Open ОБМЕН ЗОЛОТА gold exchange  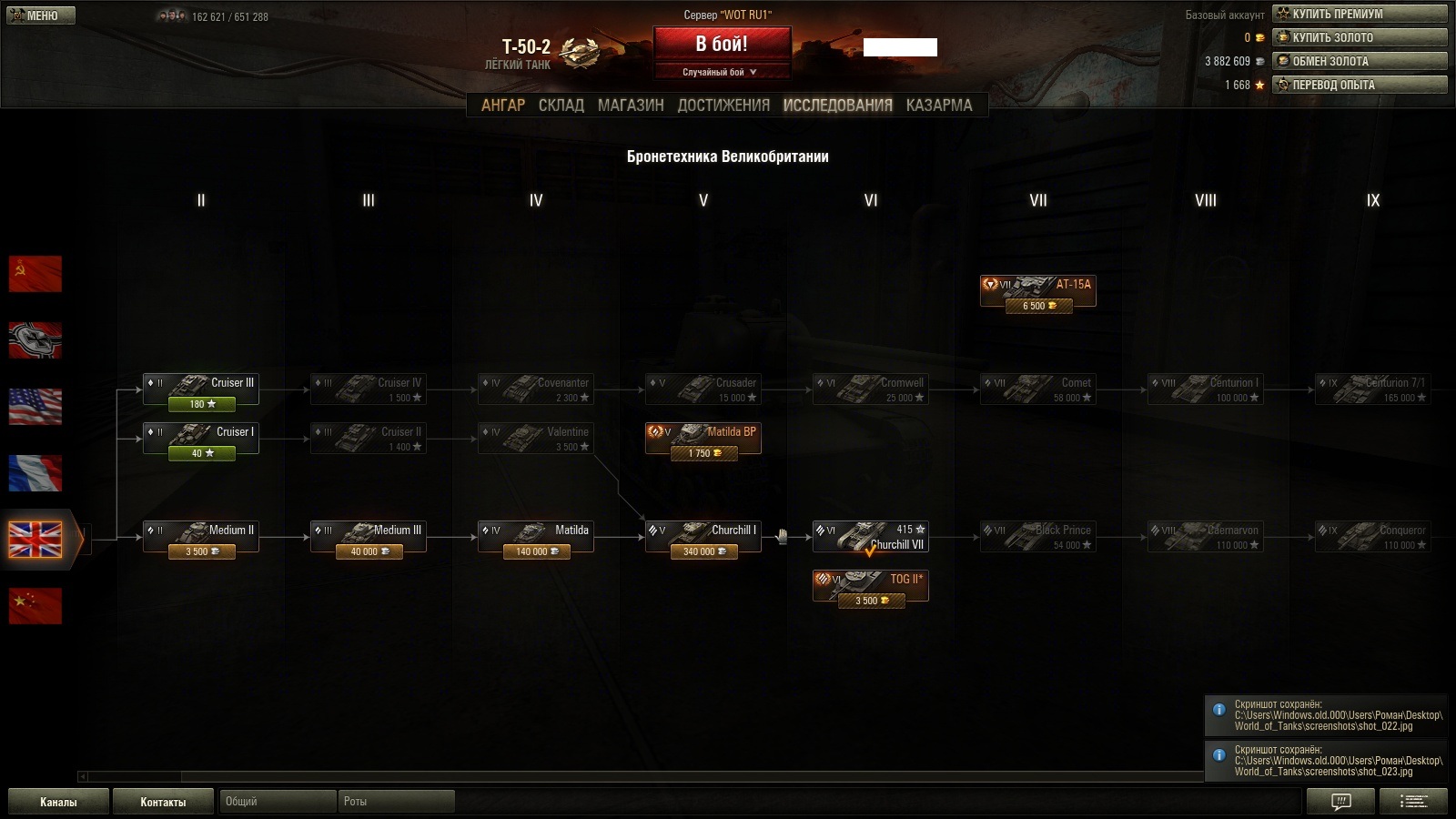[x=1360, y=61]
